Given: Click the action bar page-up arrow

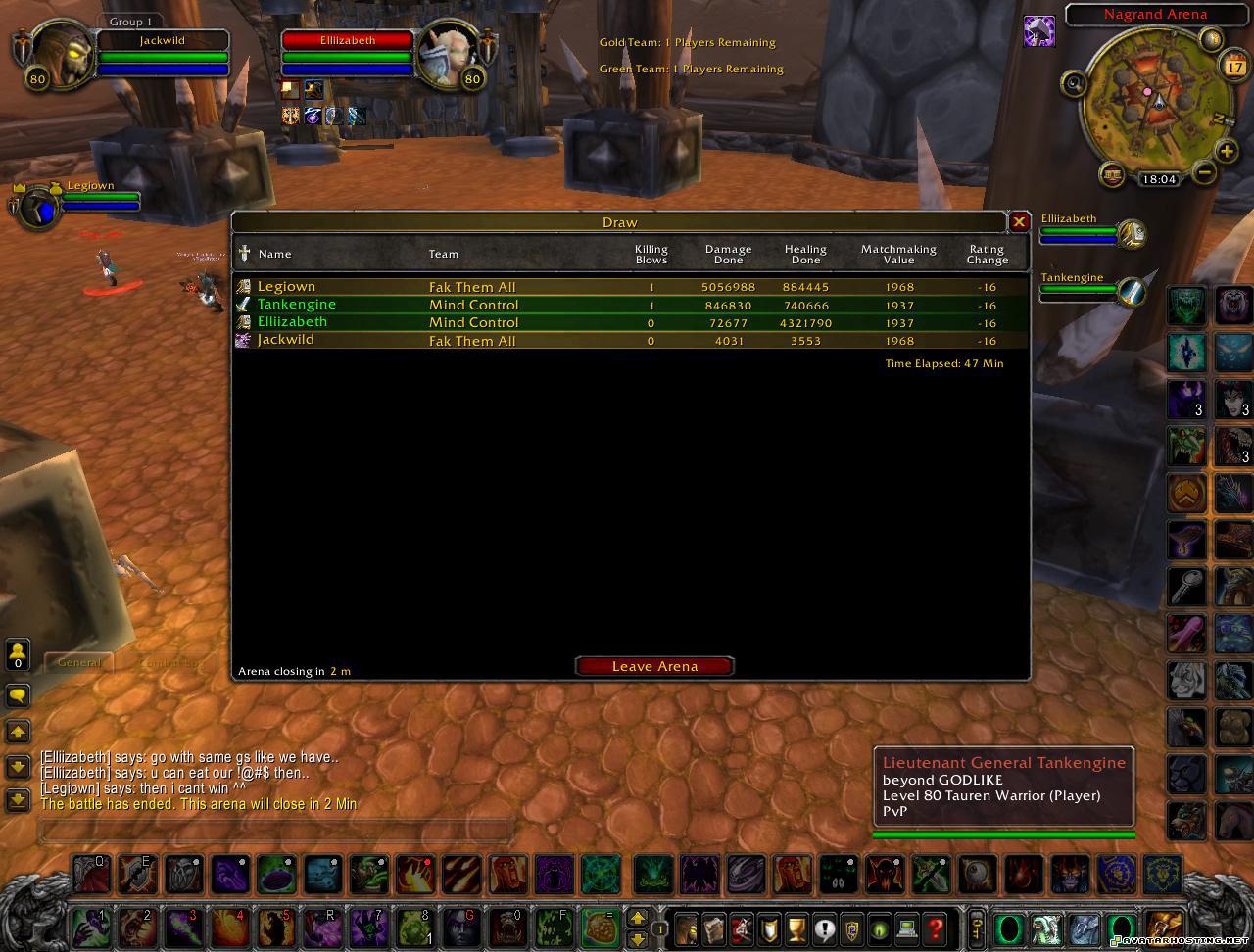Looking at the screenshot, I should pyautogui.click(x=636, y=919).
